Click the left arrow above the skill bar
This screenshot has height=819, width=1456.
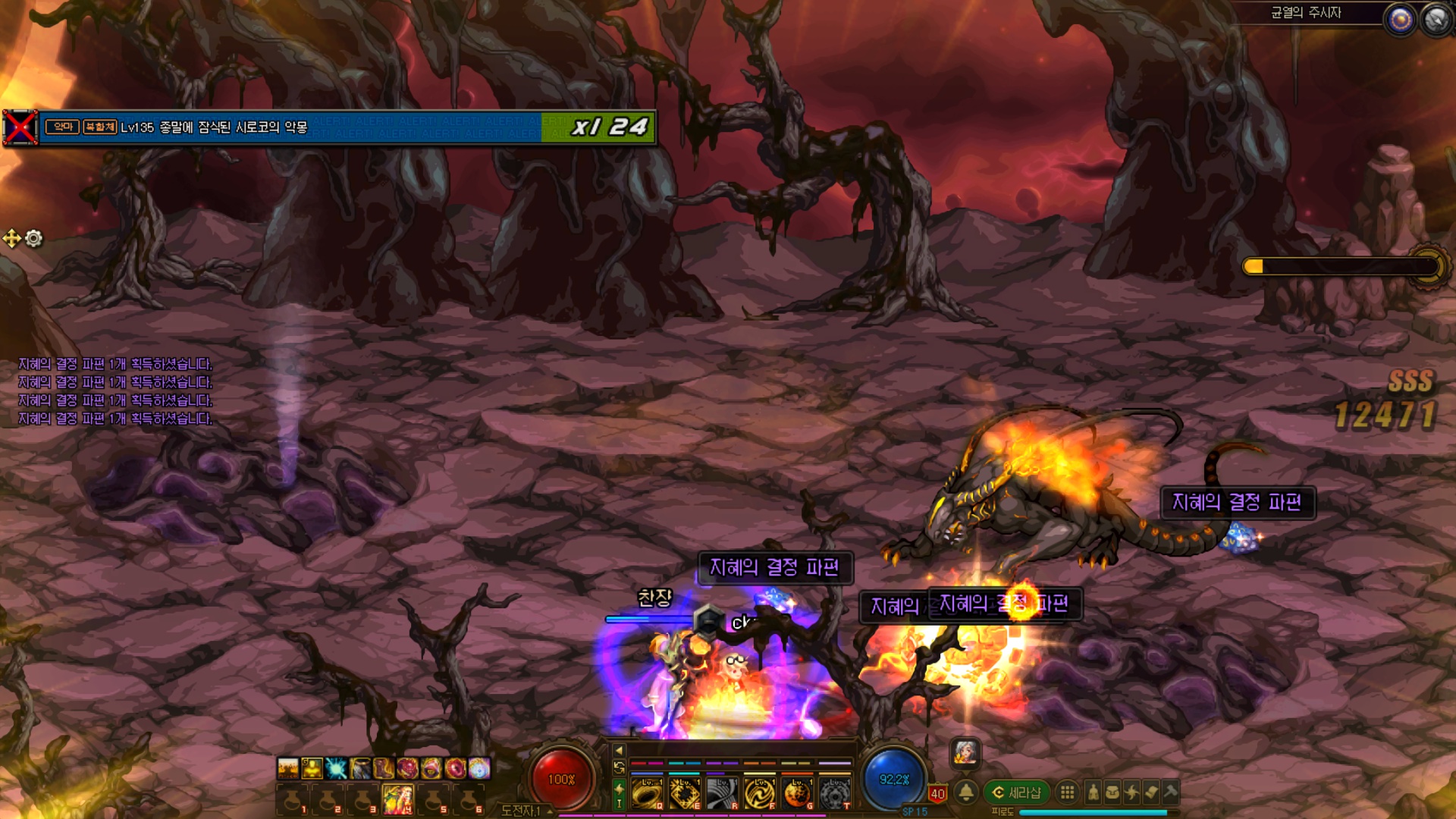619,750
